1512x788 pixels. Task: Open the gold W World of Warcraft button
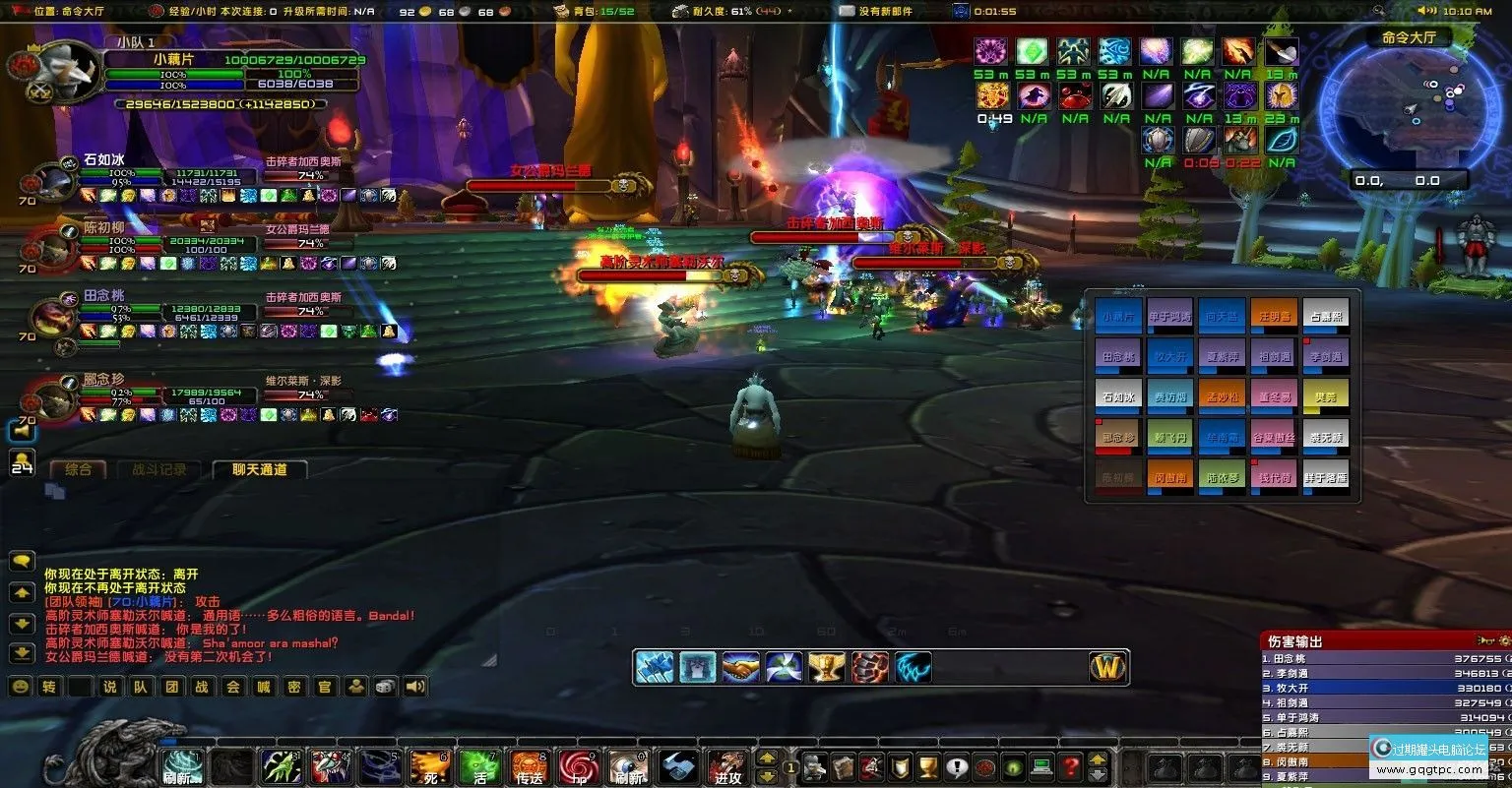coord(1108,667)
